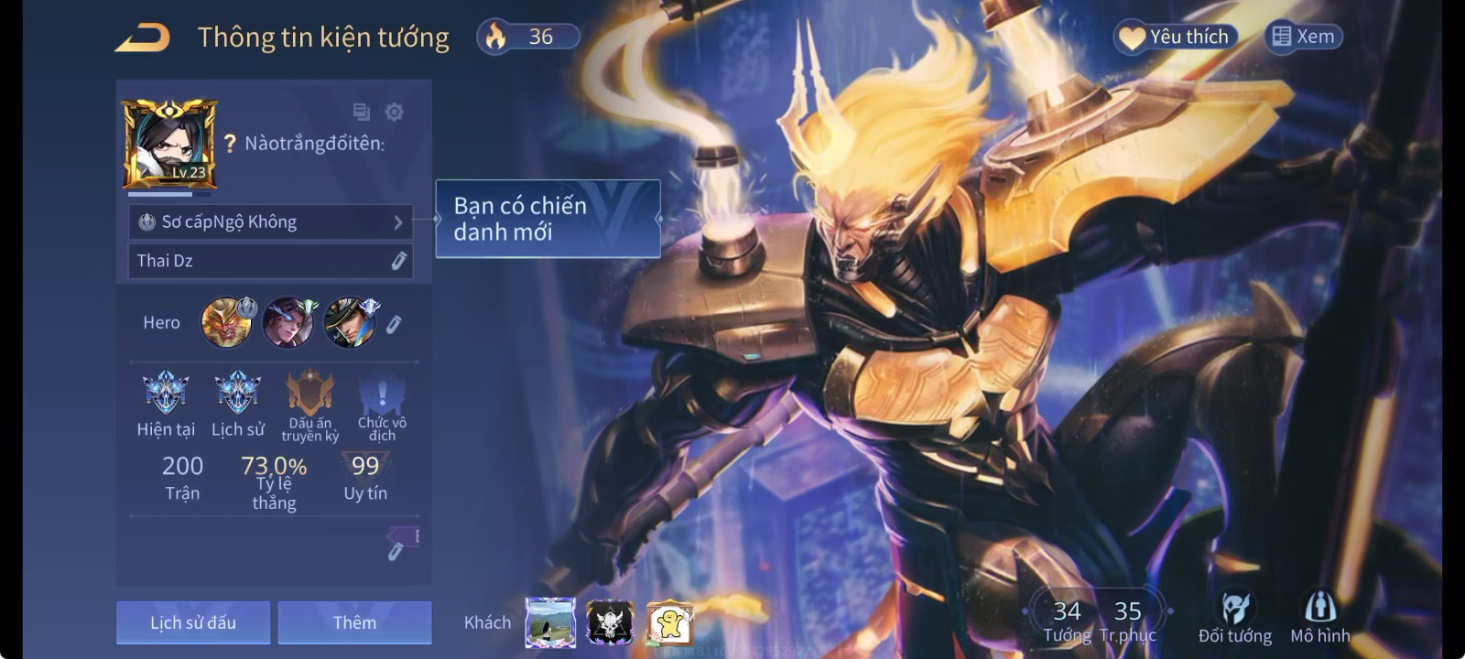Open the Chức vô địch badge
This screenshot has width=1465, height=659.
[x=381, y=393]
